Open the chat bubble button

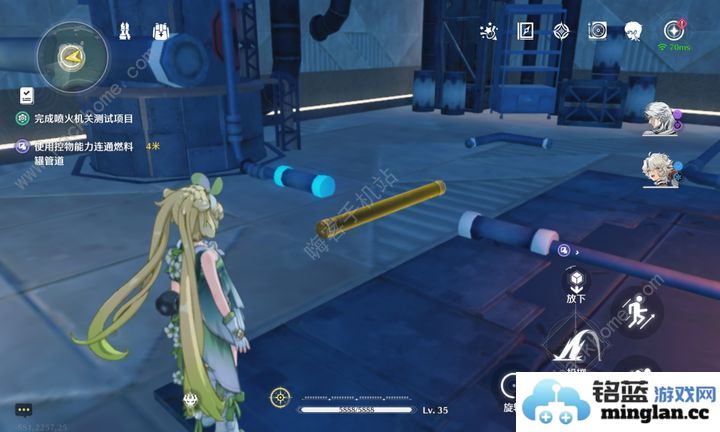tap(23, 409)
